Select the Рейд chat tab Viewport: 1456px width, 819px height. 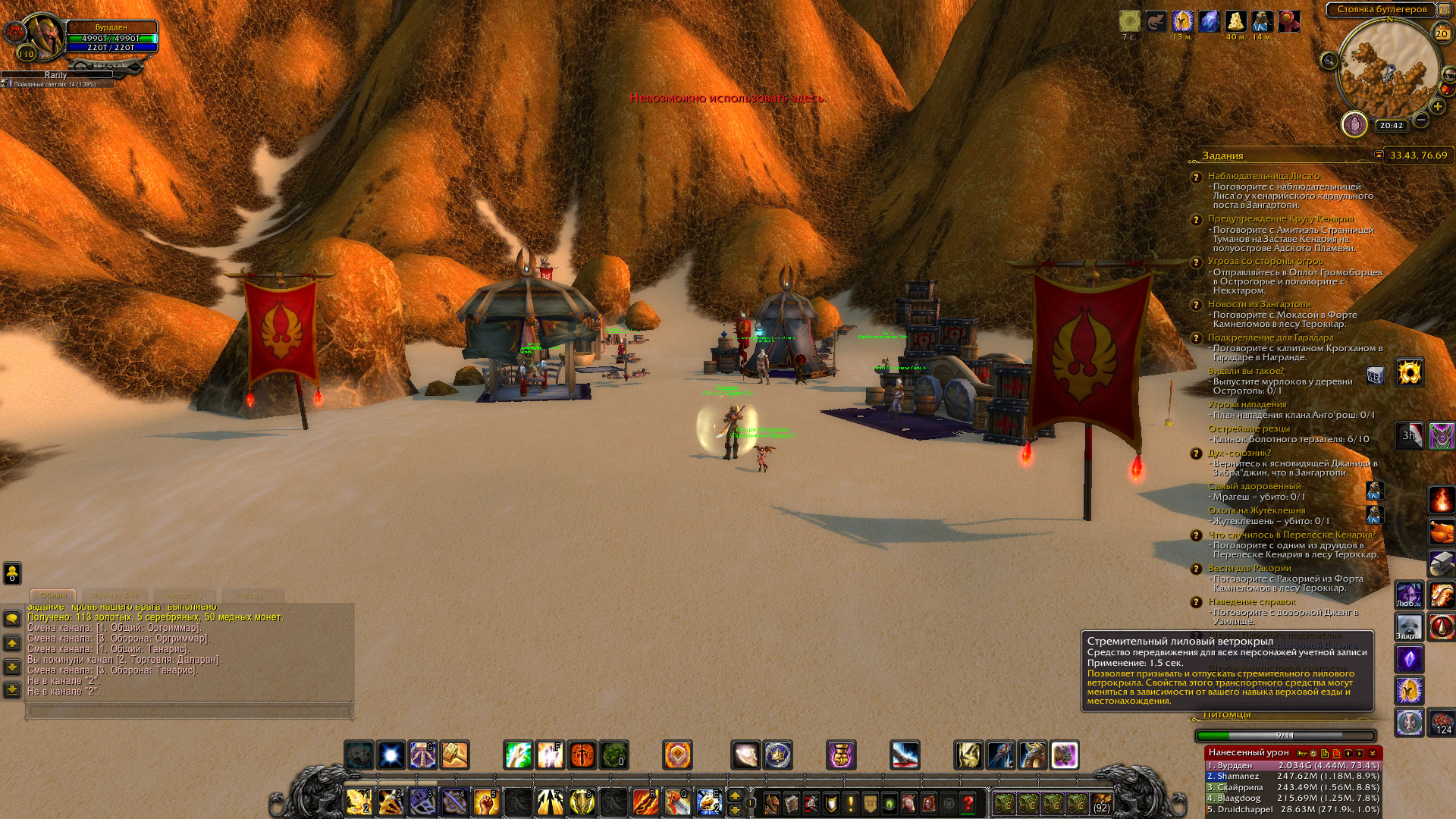coord(253,596)
